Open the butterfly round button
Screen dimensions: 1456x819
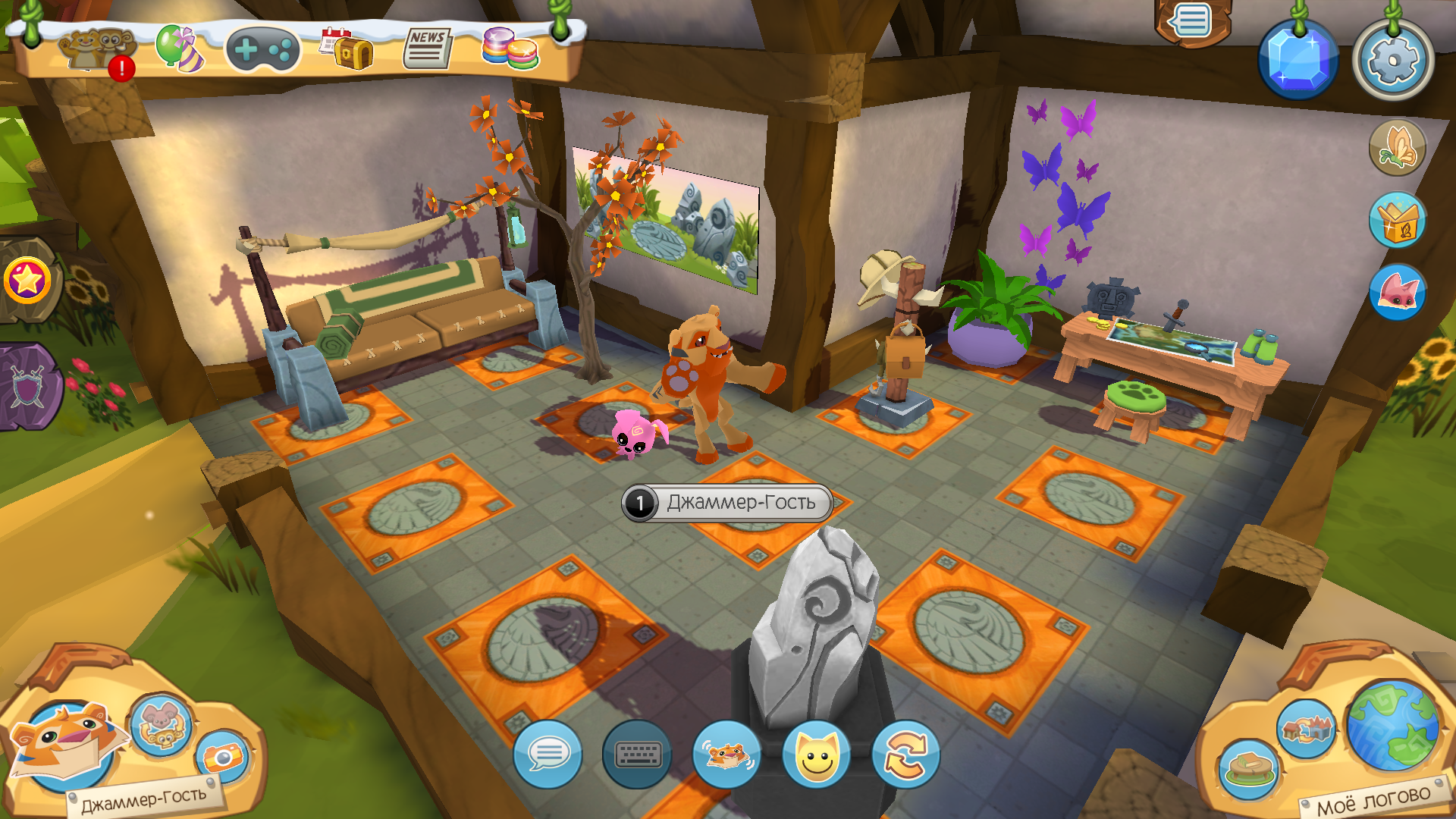pos(1397,148)
